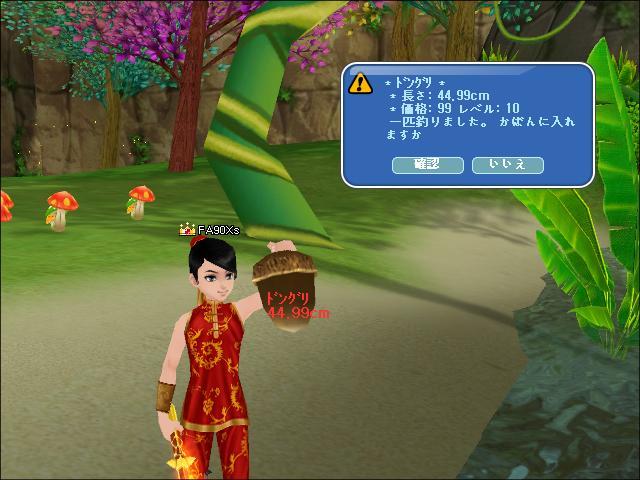Decline by choosing いいえ

[x=507, y=165]
